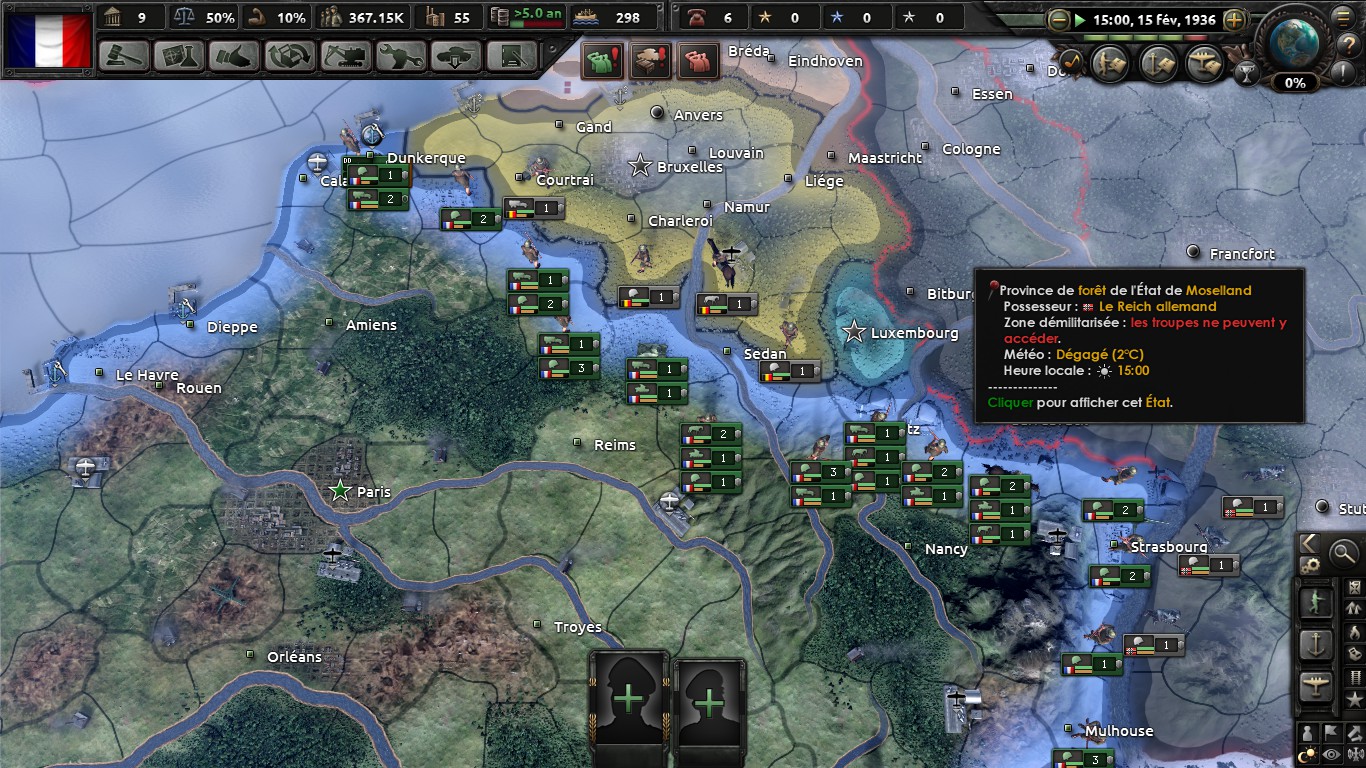
Task: Open the music player note icon
Action: (x=1069, y=63)
